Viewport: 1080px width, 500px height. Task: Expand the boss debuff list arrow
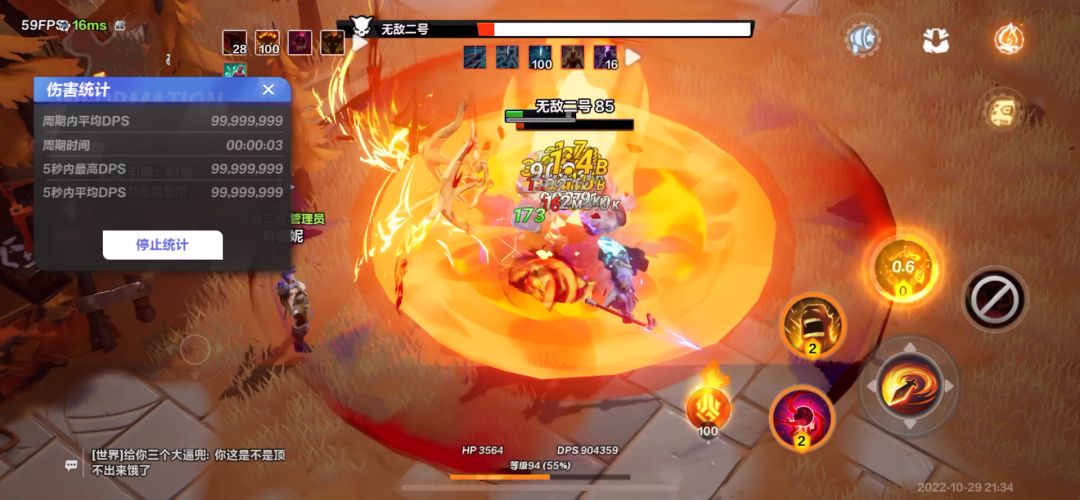tap(633, 57)
